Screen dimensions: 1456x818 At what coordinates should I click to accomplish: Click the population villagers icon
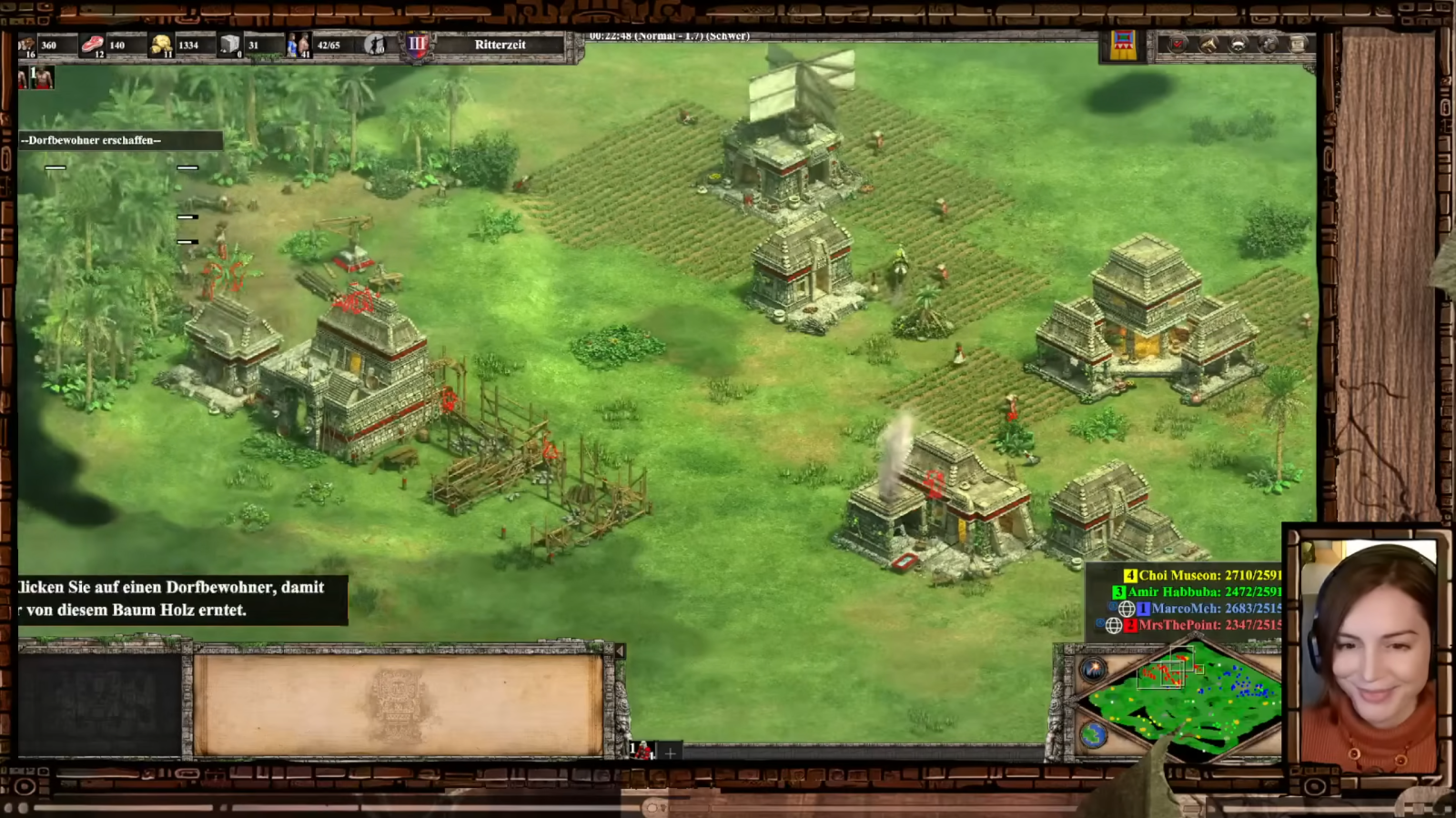click(298, 45)
